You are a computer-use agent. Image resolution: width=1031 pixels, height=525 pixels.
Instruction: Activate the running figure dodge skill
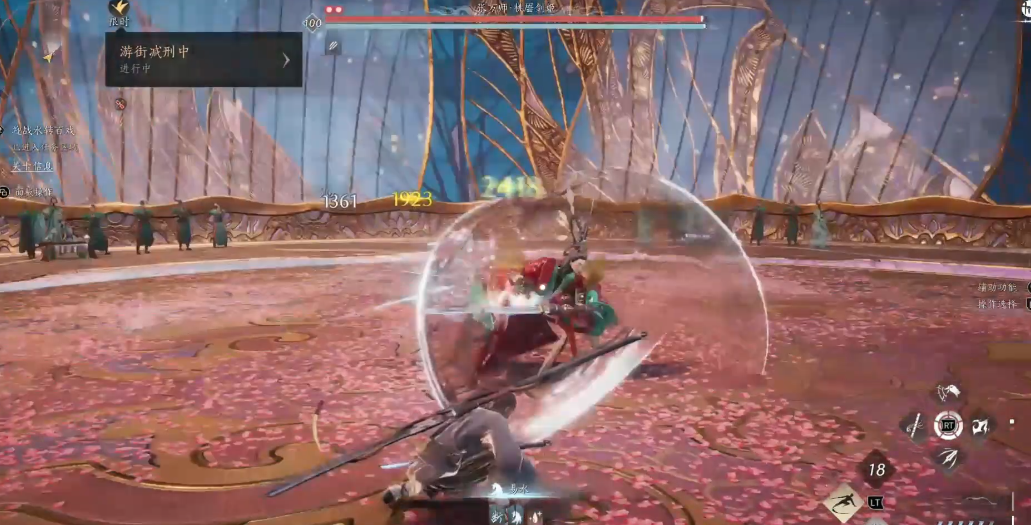point(842,502)
